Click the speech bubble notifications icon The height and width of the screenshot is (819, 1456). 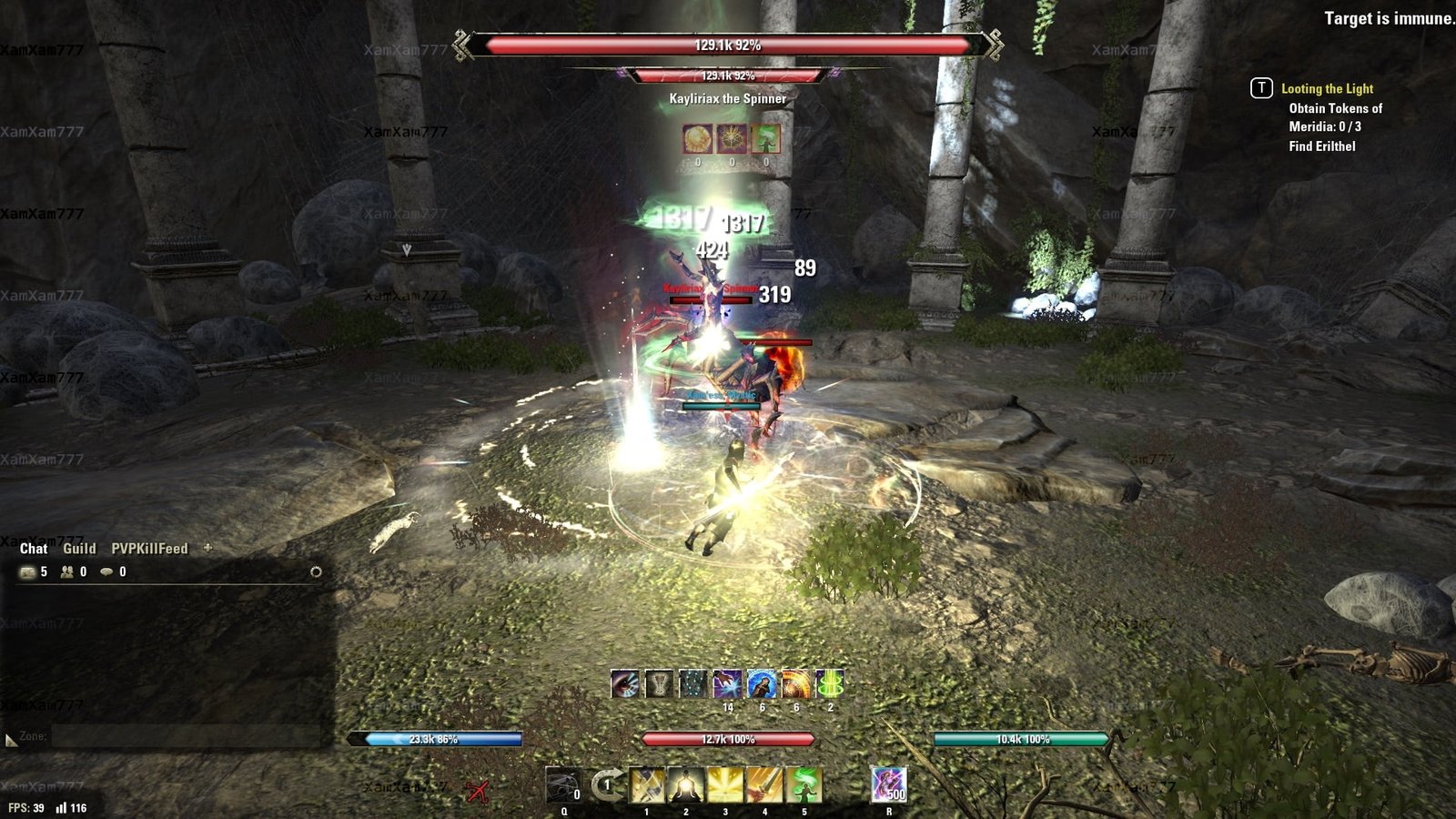pyautogui.click(x=107, y=572)
